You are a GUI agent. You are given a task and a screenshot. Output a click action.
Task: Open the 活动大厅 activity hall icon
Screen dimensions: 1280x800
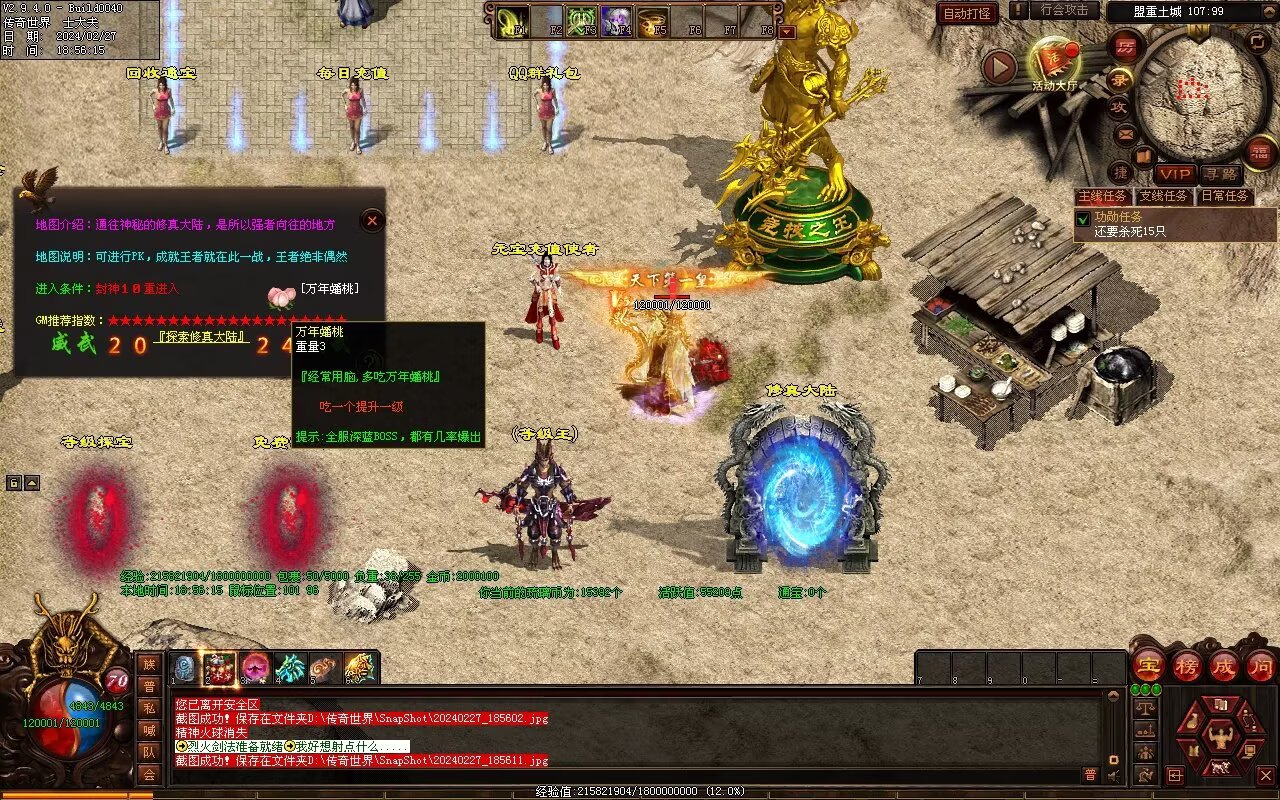click(1053, 63)
